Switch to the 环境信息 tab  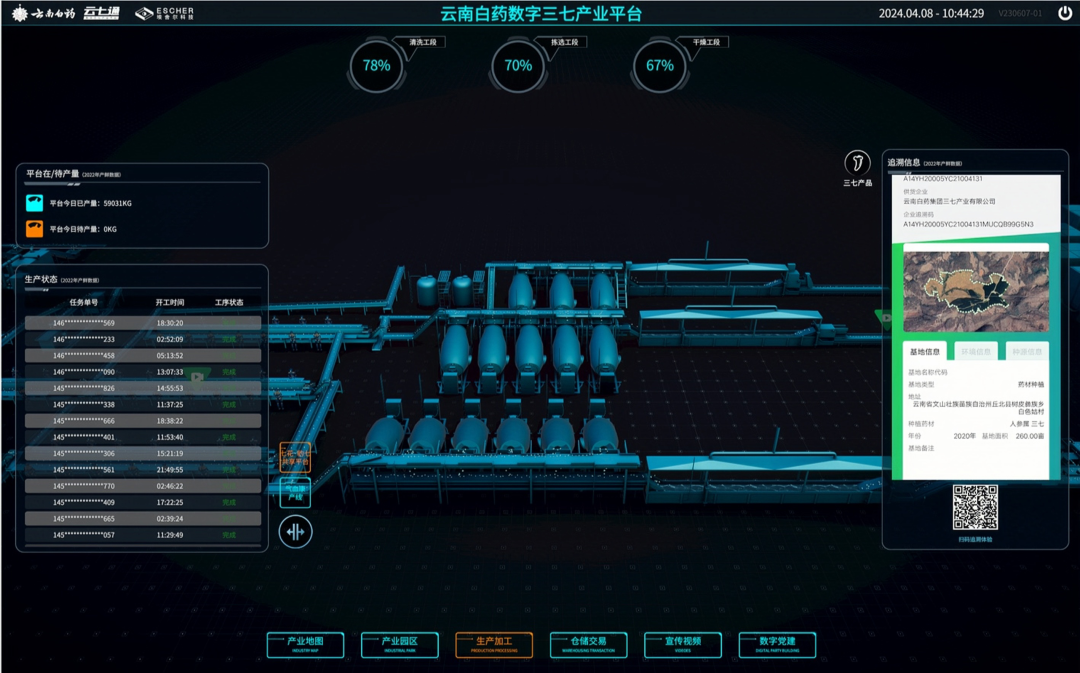tap(975, 352)
